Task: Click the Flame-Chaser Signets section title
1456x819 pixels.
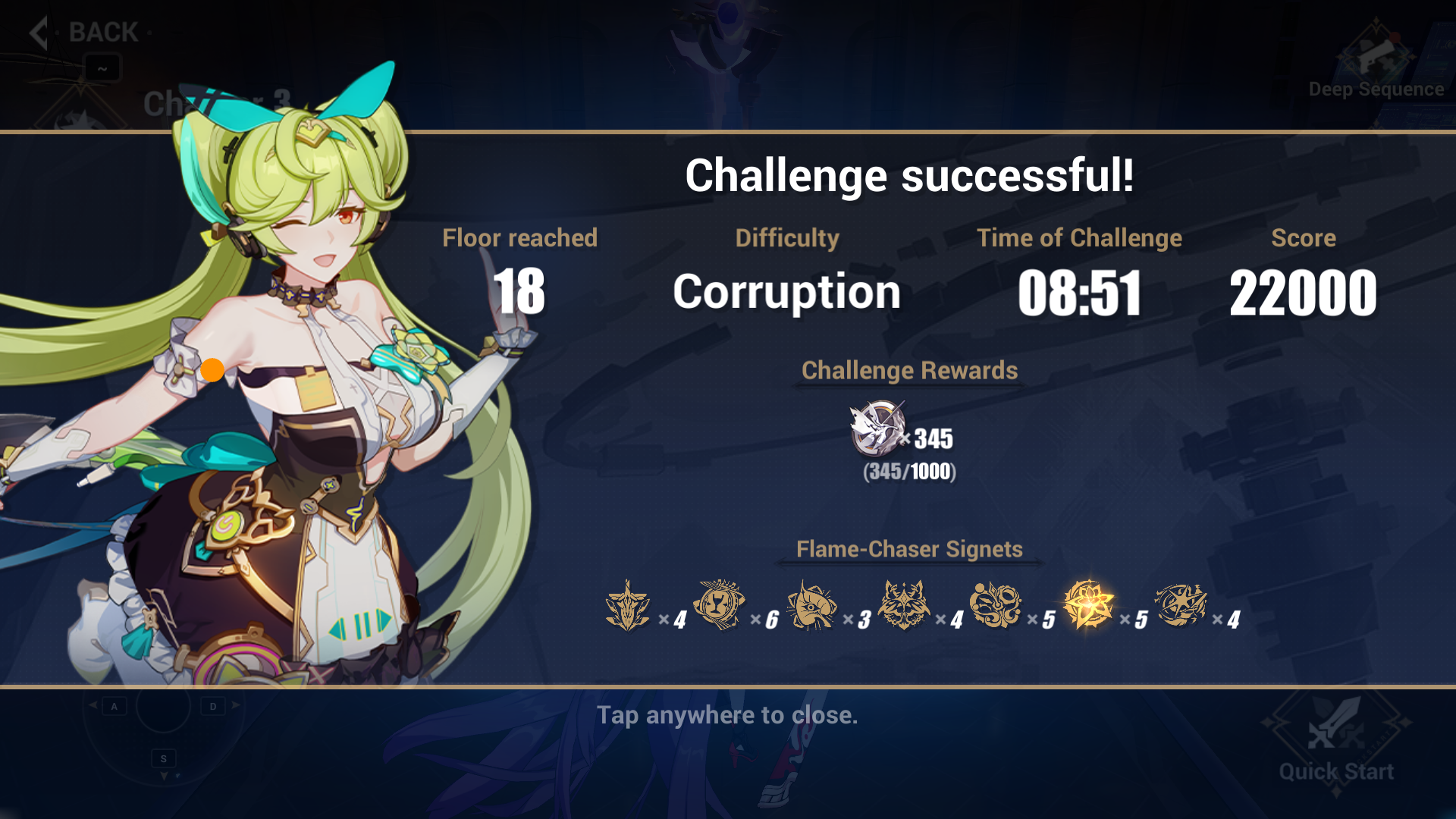Action: (908, 549)
